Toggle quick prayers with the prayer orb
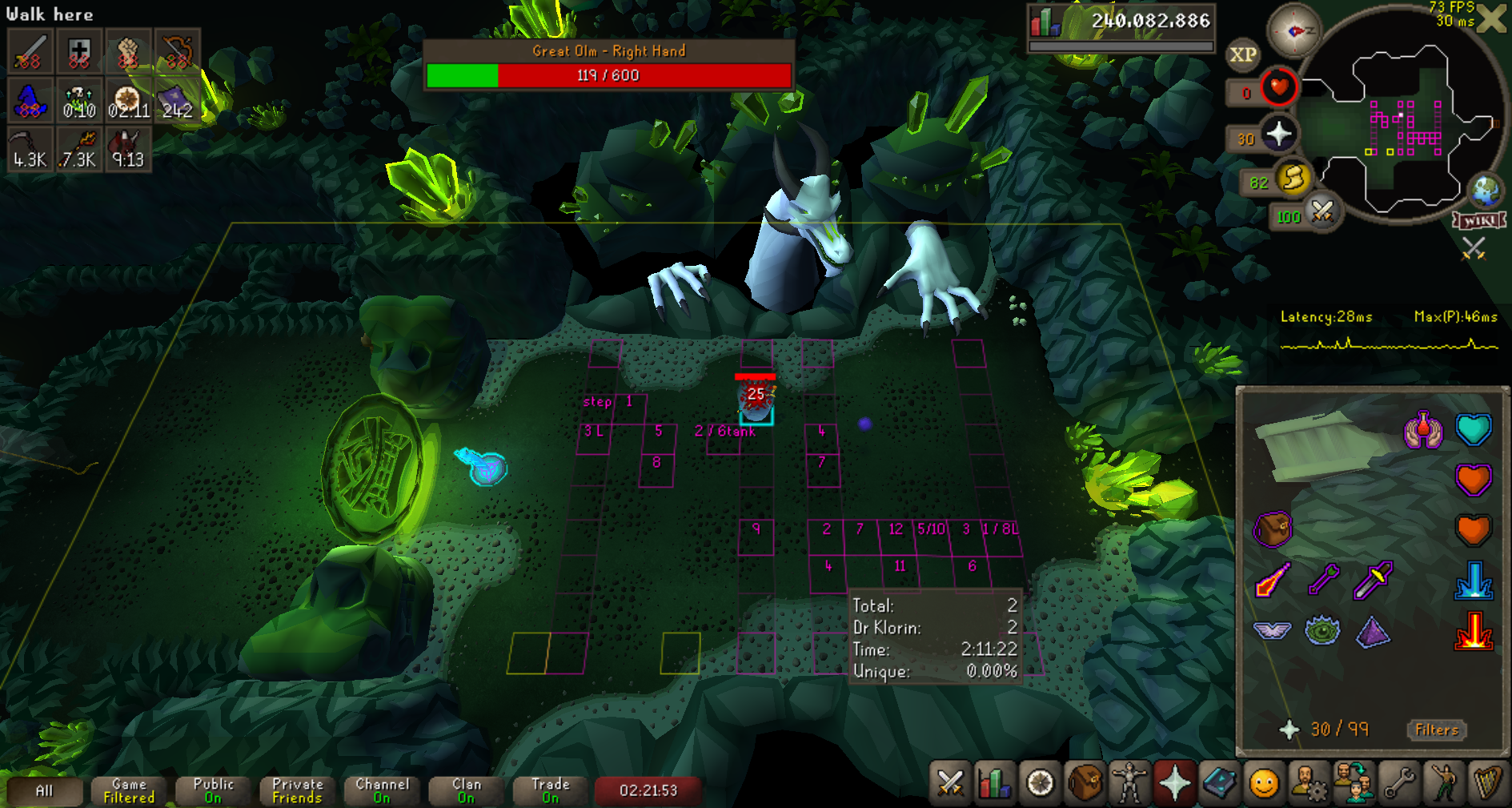This screenshot has width=1512, height=808. point(1278,134)
